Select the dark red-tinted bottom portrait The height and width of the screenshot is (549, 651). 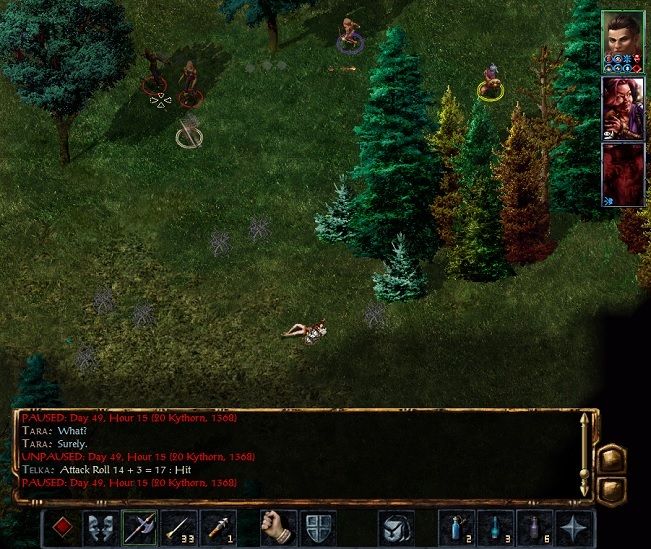pos(625,173)
